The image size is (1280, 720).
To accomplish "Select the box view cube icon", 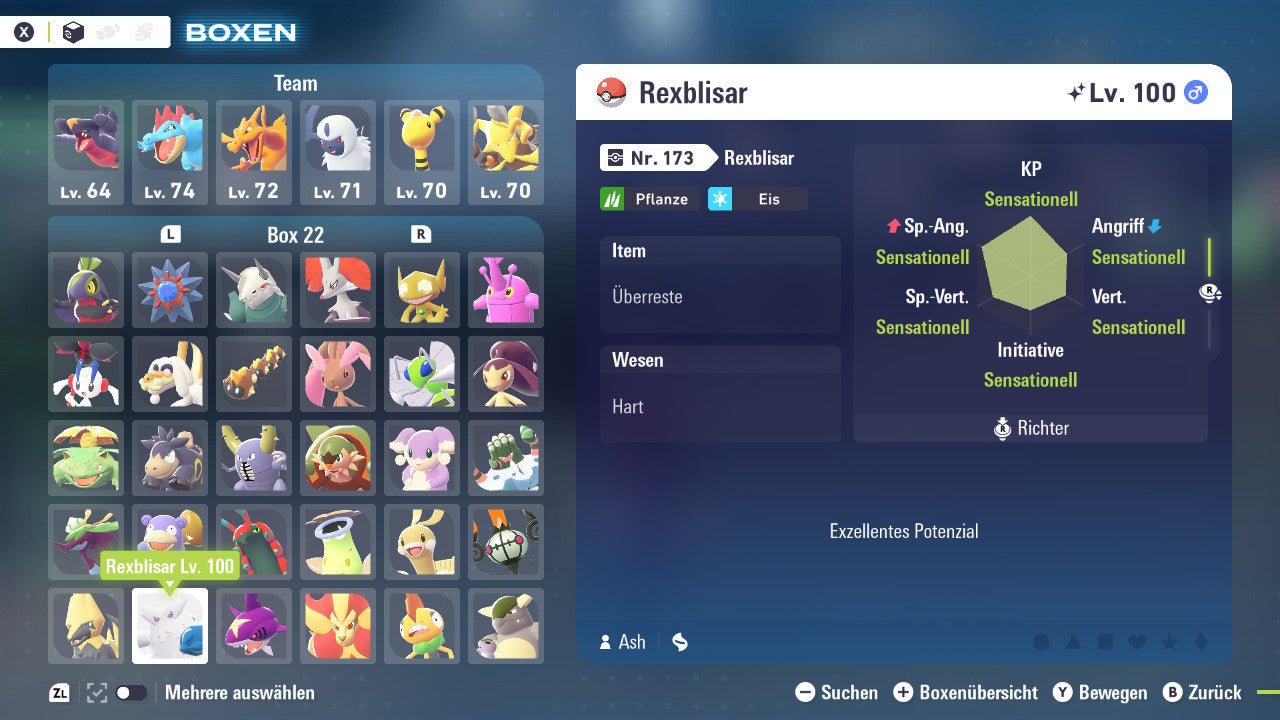I will [73, 31].
